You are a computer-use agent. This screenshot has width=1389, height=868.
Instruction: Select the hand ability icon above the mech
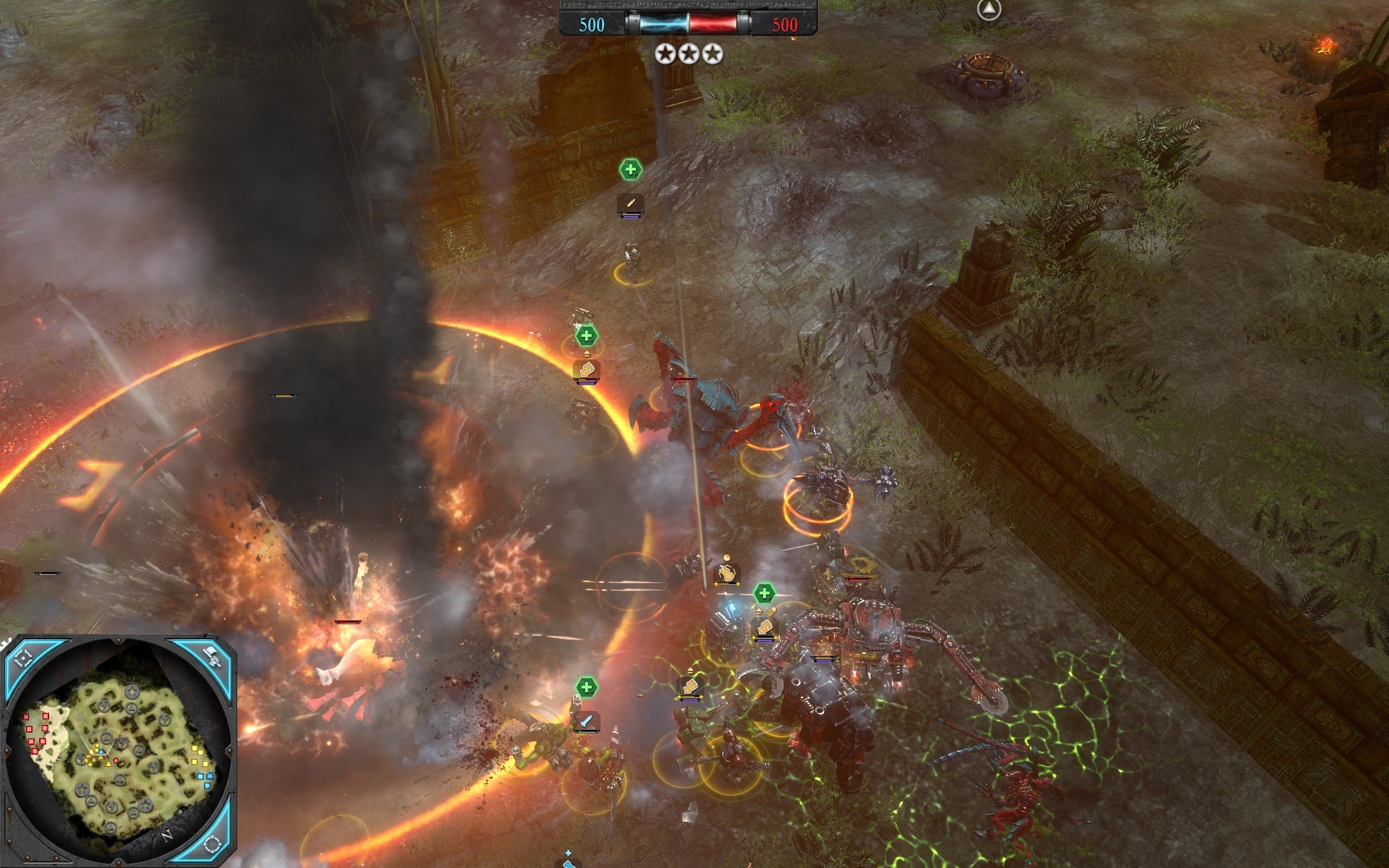(x=727, y=574)
